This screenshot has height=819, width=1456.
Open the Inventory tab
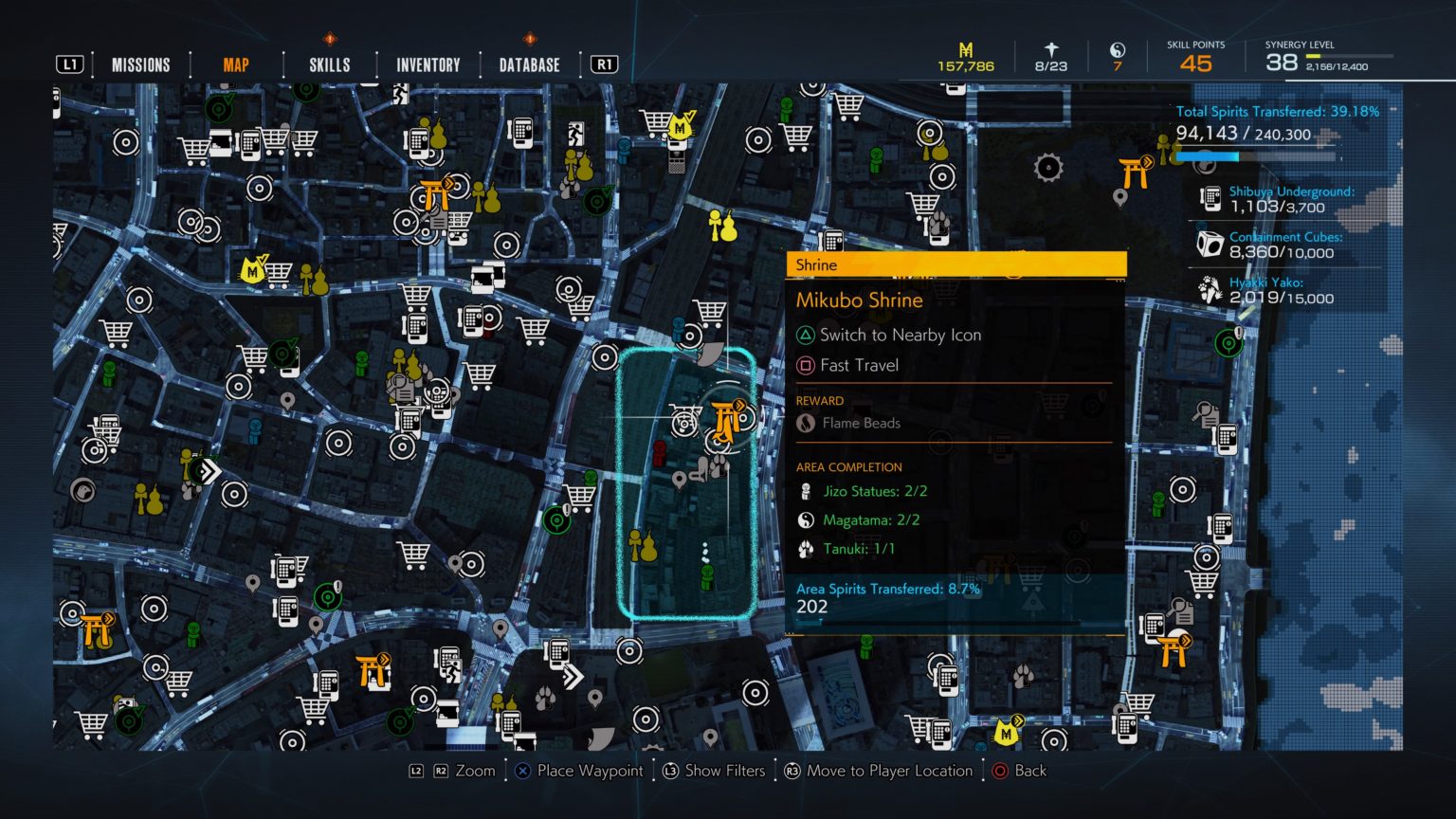pos(428,64)
